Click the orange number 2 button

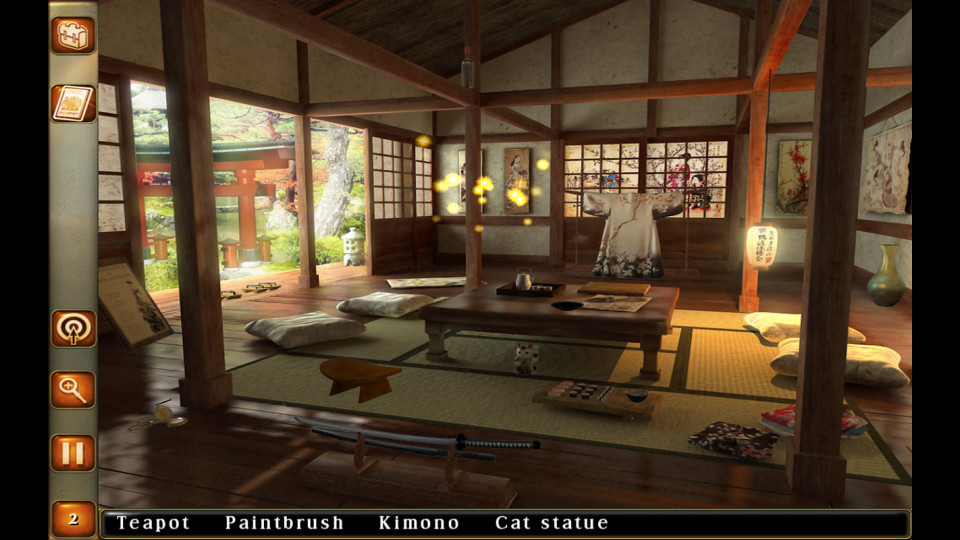(73, 519)
